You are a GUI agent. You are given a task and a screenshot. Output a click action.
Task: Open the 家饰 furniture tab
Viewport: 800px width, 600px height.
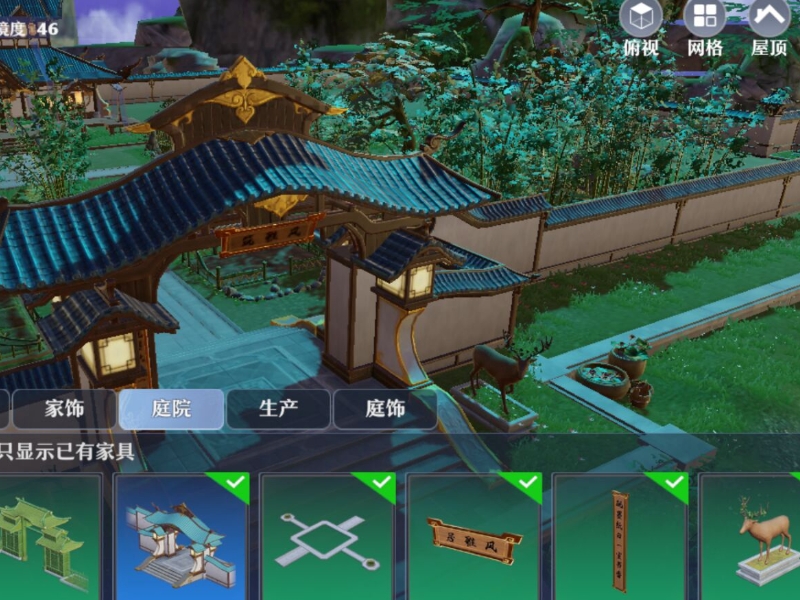point(65,409)
